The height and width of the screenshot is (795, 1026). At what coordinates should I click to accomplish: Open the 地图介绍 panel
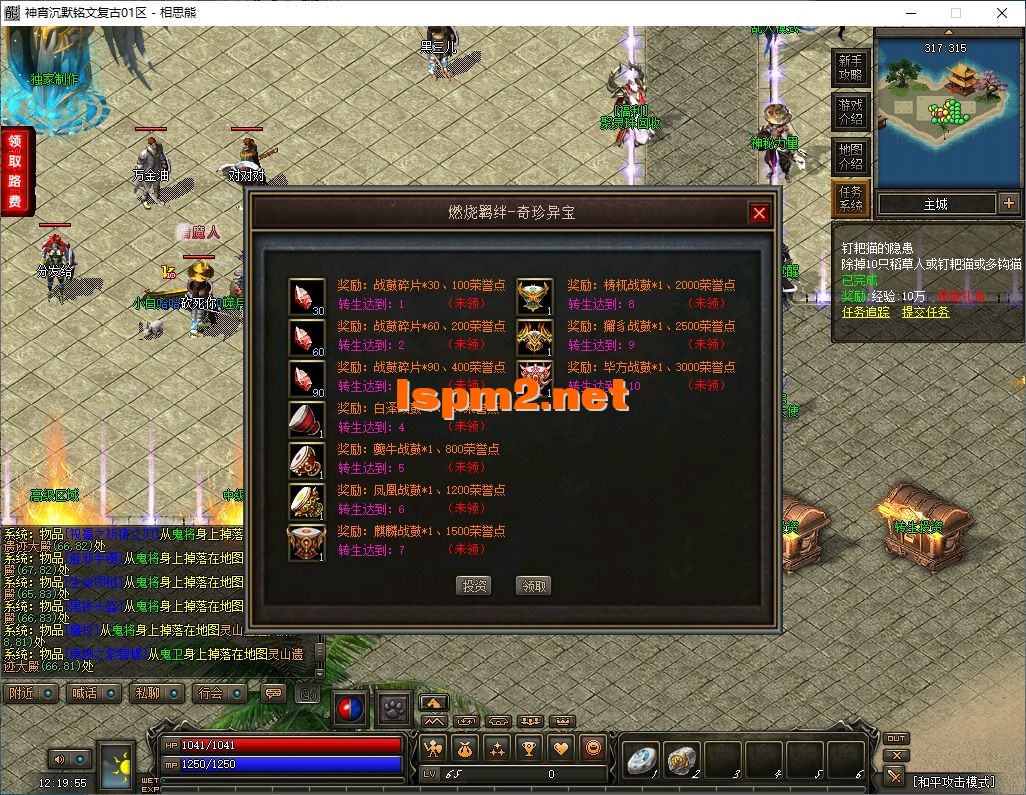(x=850, y=156)
